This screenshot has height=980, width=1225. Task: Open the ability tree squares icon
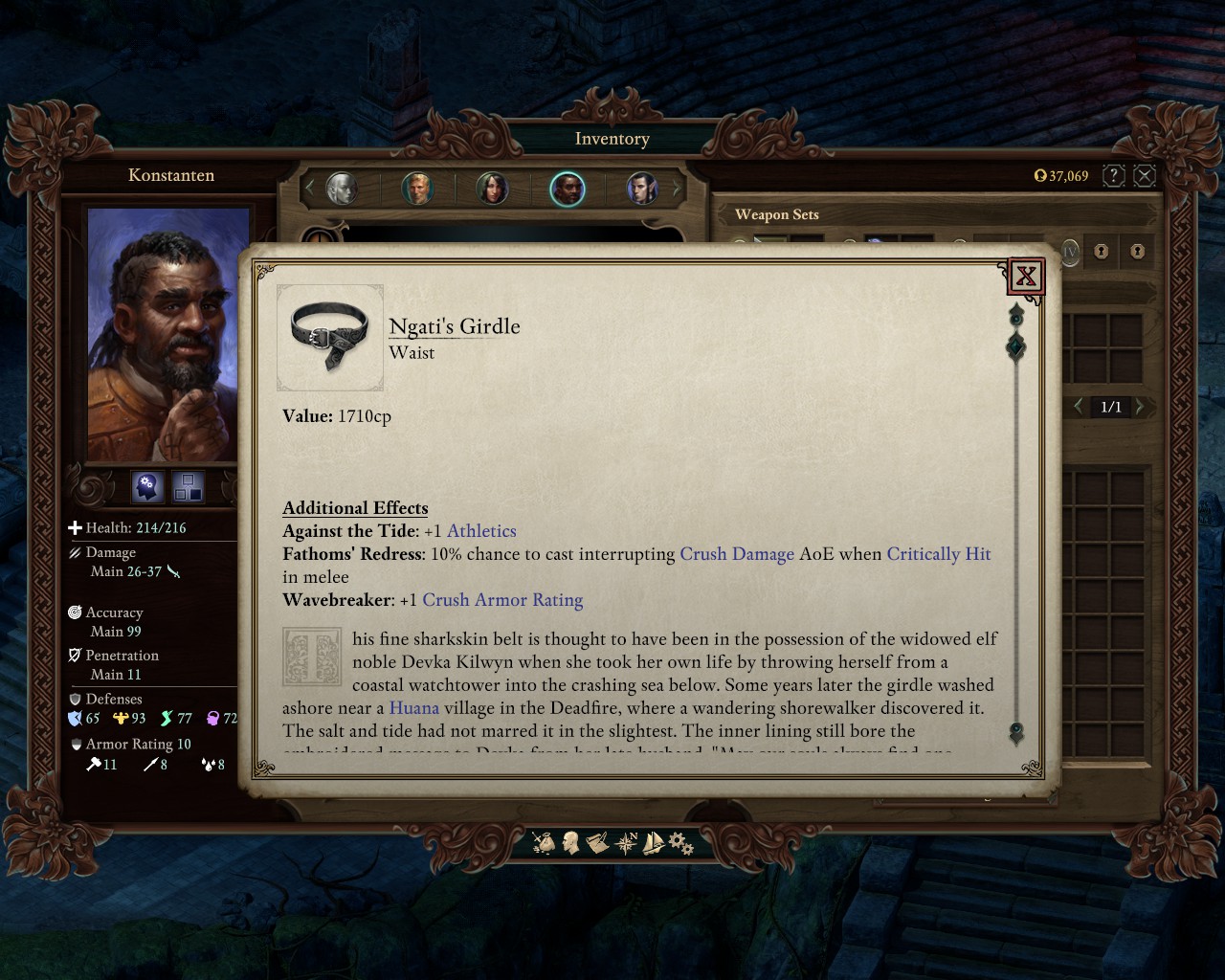[x=188, y=487]
